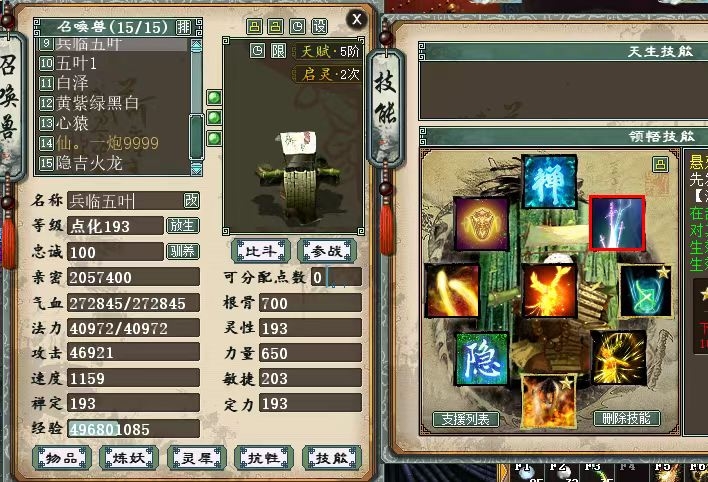Close the summoned beast window
This screenshot has height=482, width=708.
(x=356, y=18)
